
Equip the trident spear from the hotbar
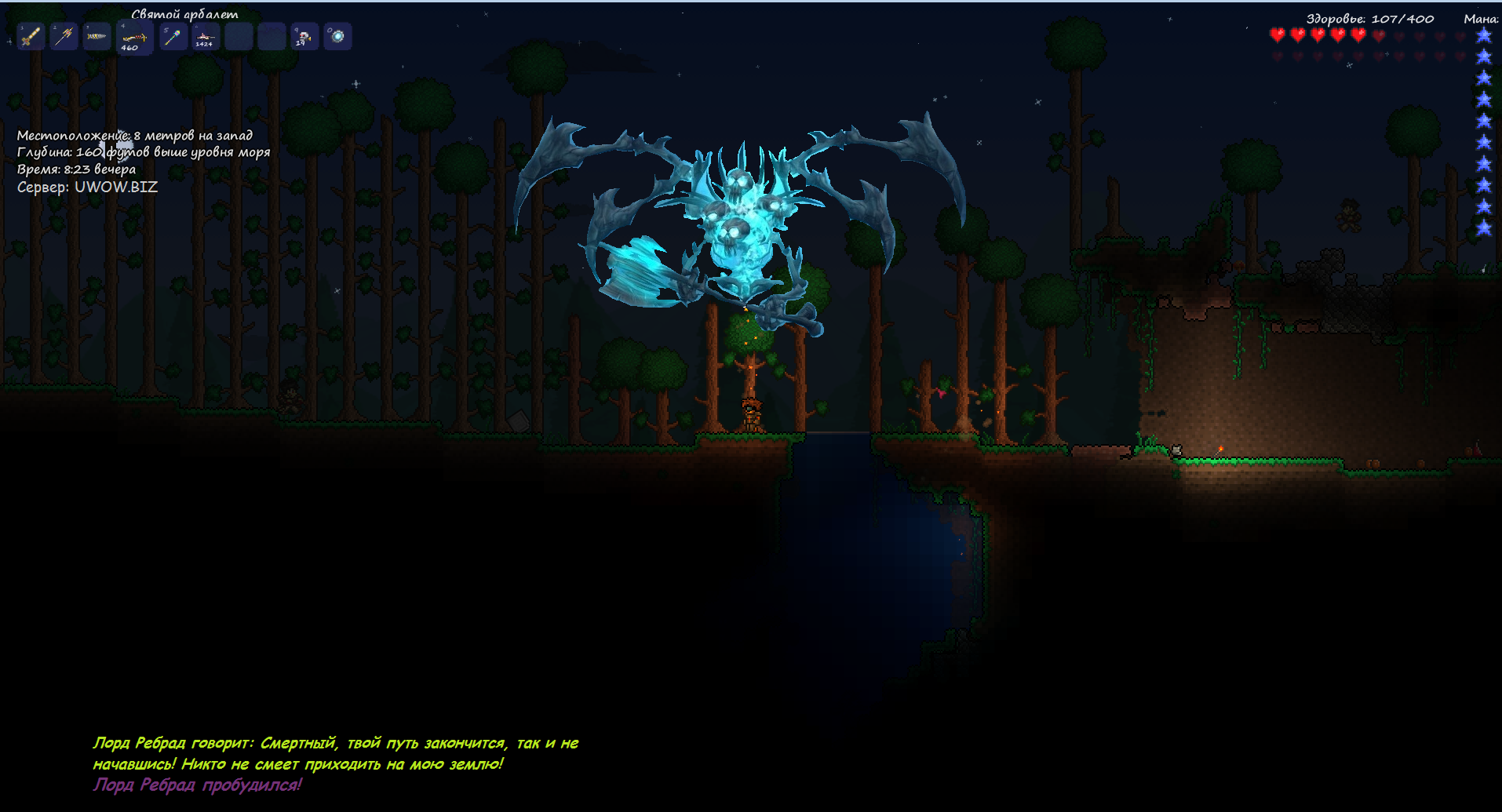[64, 36]
